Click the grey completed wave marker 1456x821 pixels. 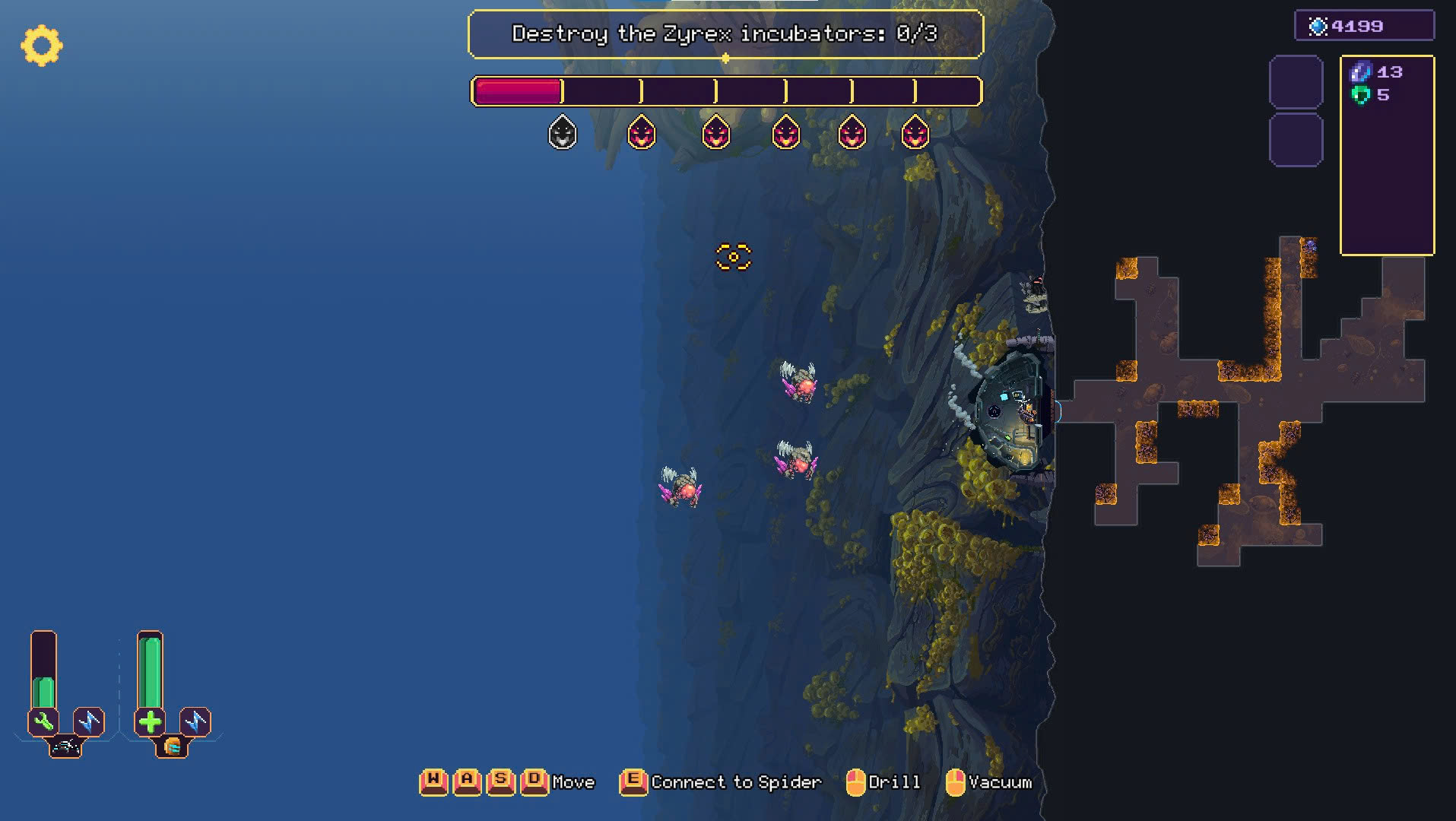pos(563,133)
